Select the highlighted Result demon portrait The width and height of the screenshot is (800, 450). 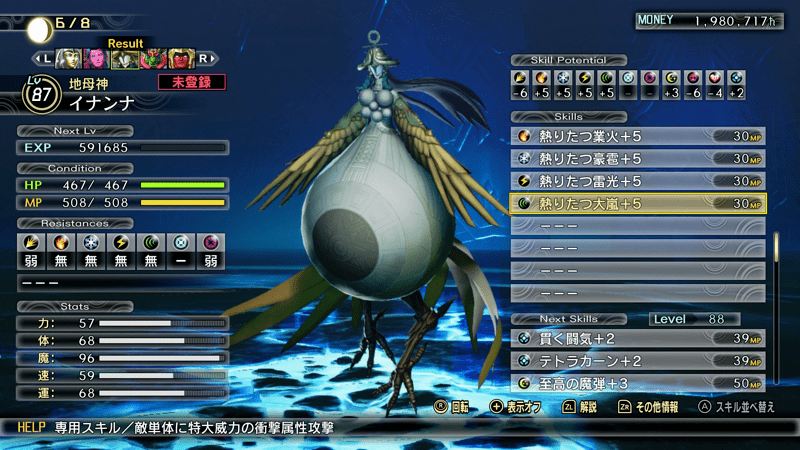(125, 59)
